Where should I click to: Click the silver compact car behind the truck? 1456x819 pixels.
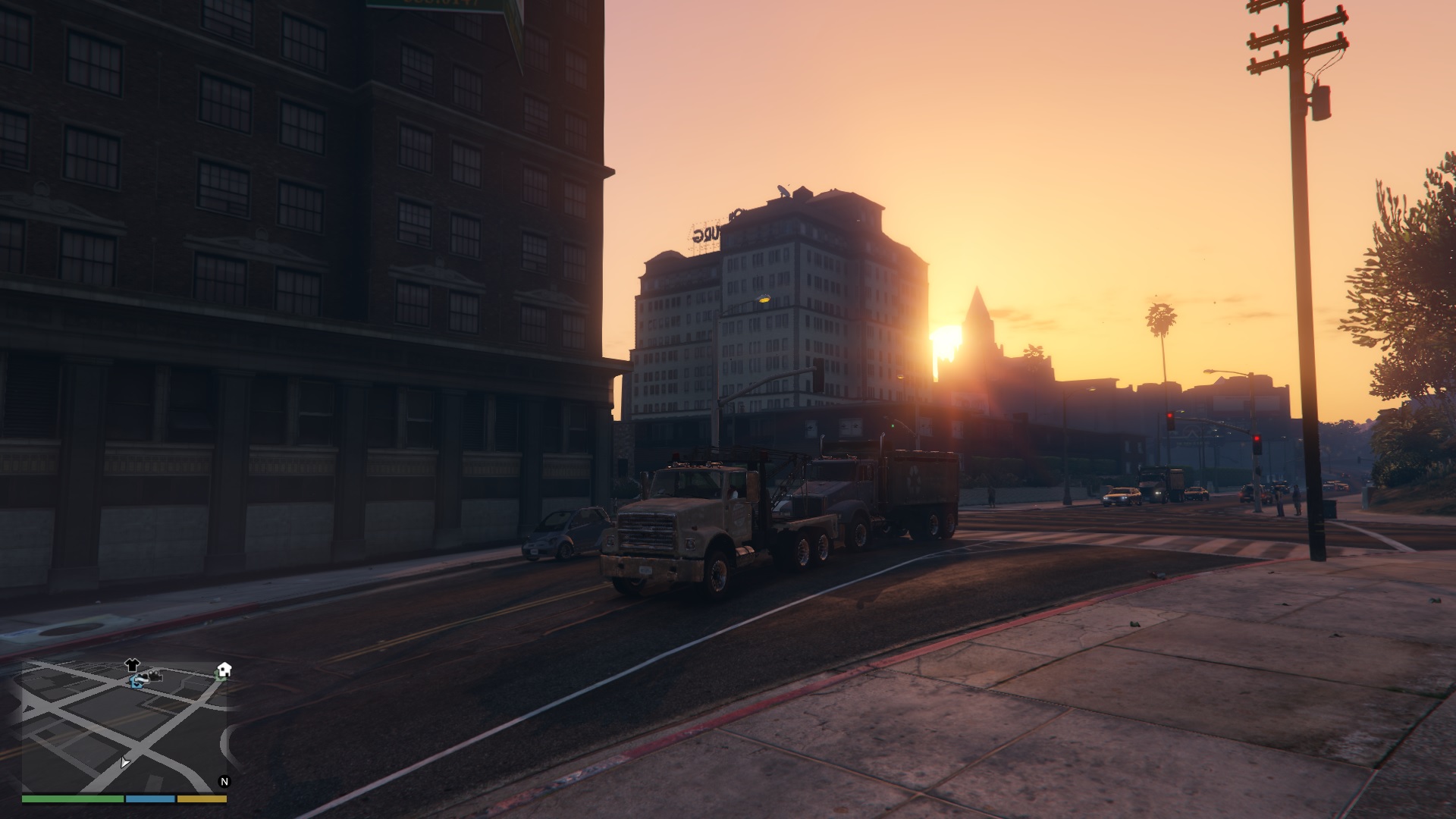565,531
